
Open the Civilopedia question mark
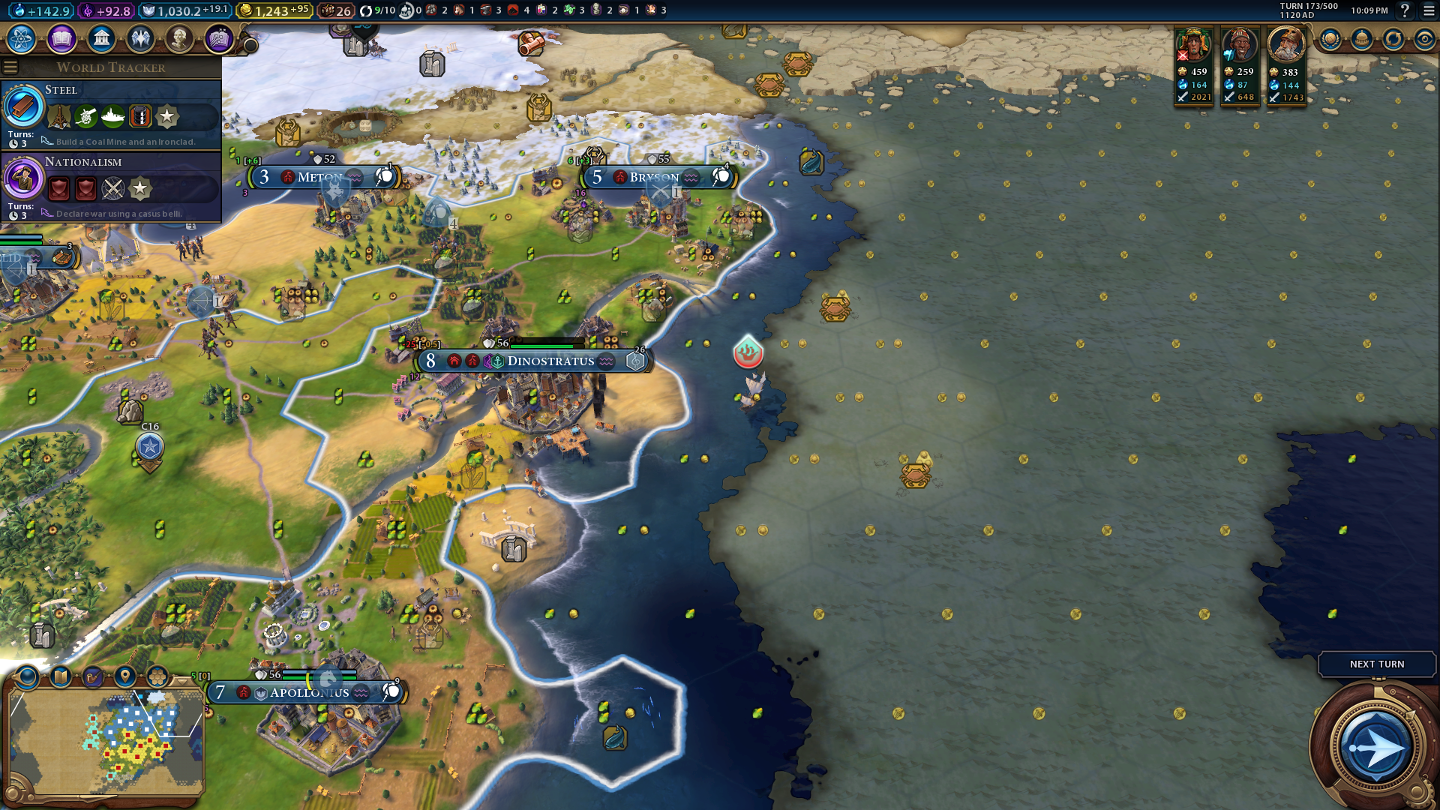[1405, 11]
